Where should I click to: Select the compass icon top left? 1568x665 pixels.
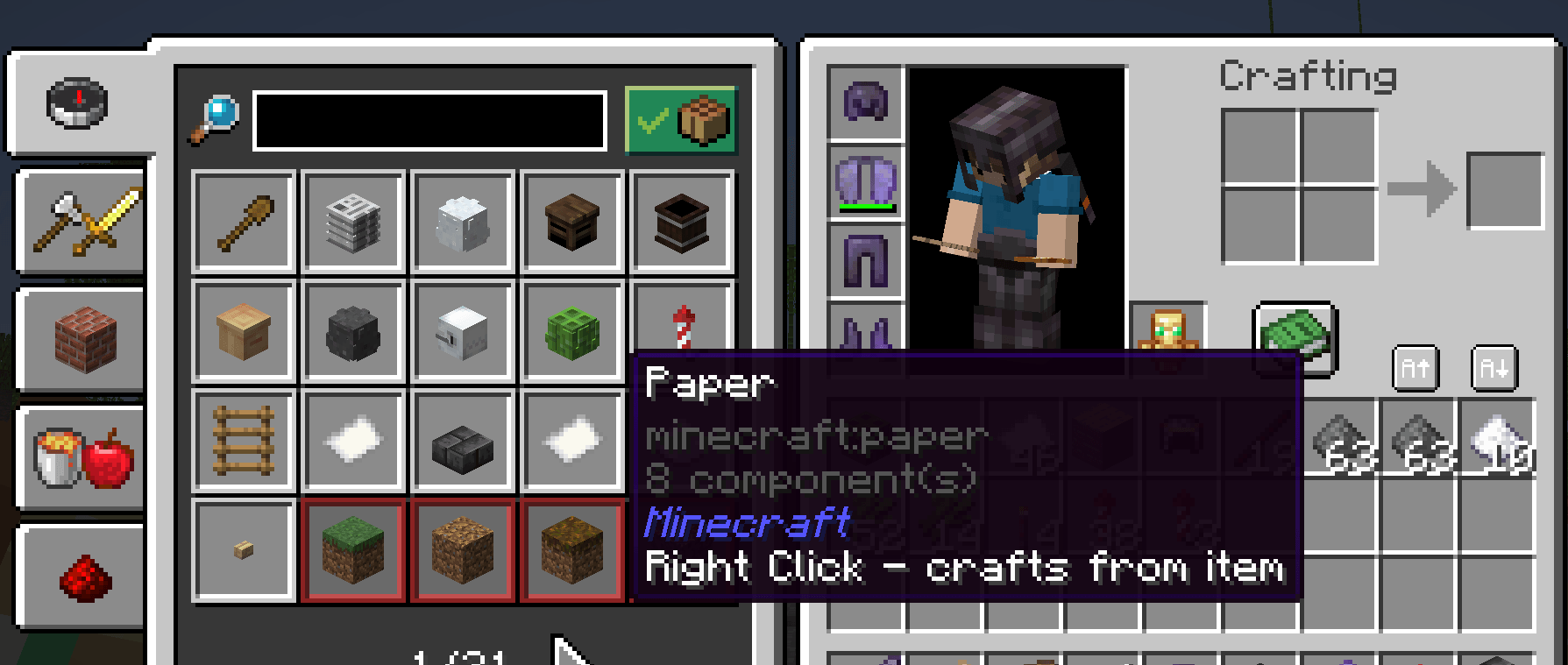pos(77,103)
